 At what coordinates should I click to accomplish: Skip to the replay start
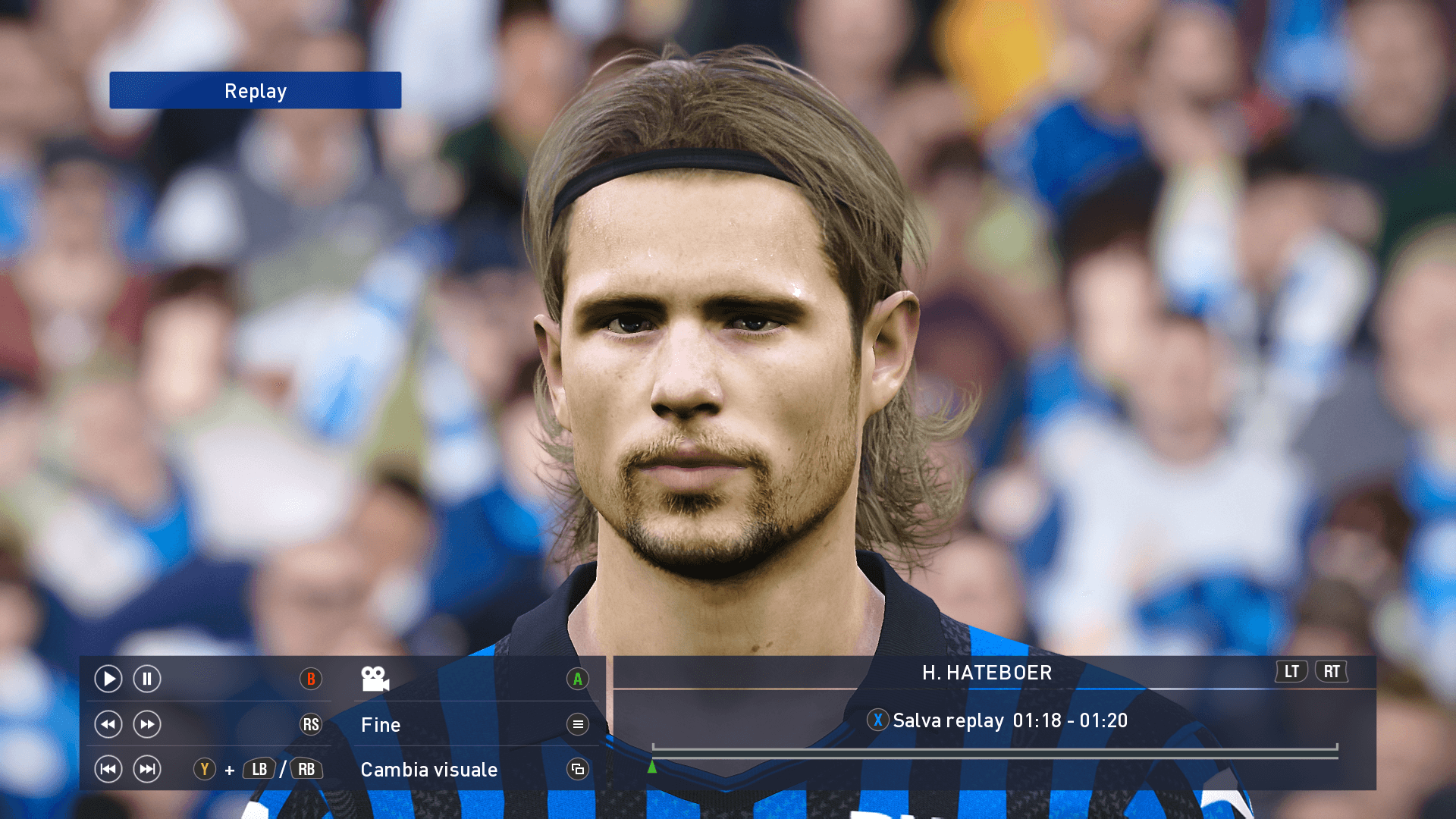[x=108, y=769]
